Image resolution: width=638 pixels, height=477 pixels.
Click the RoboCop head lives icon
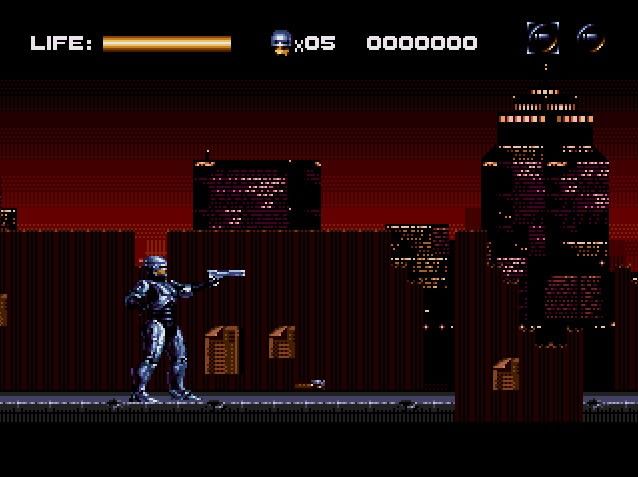point(281,42)
